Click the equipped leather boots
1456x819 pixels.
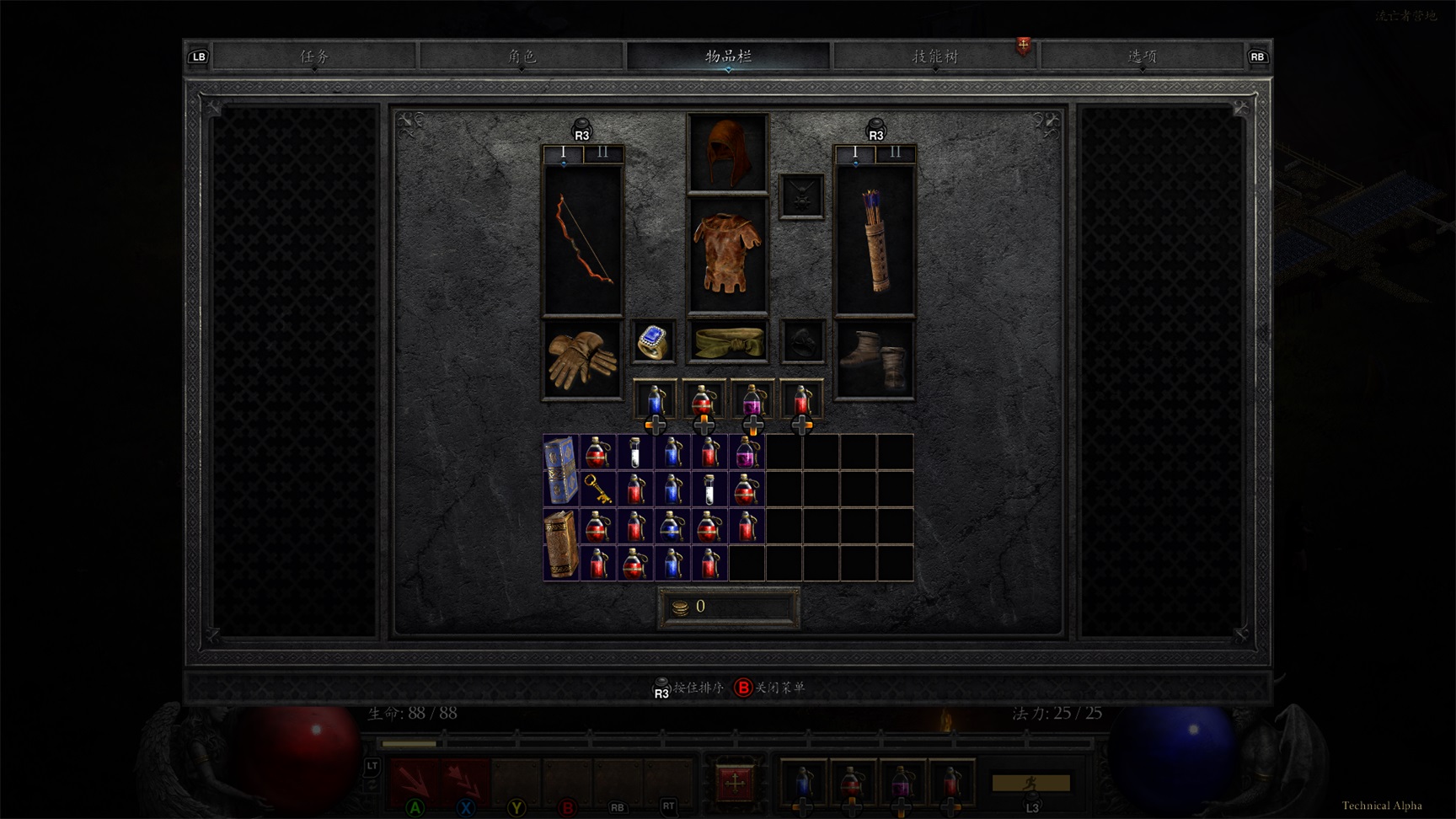coord(875,360)
